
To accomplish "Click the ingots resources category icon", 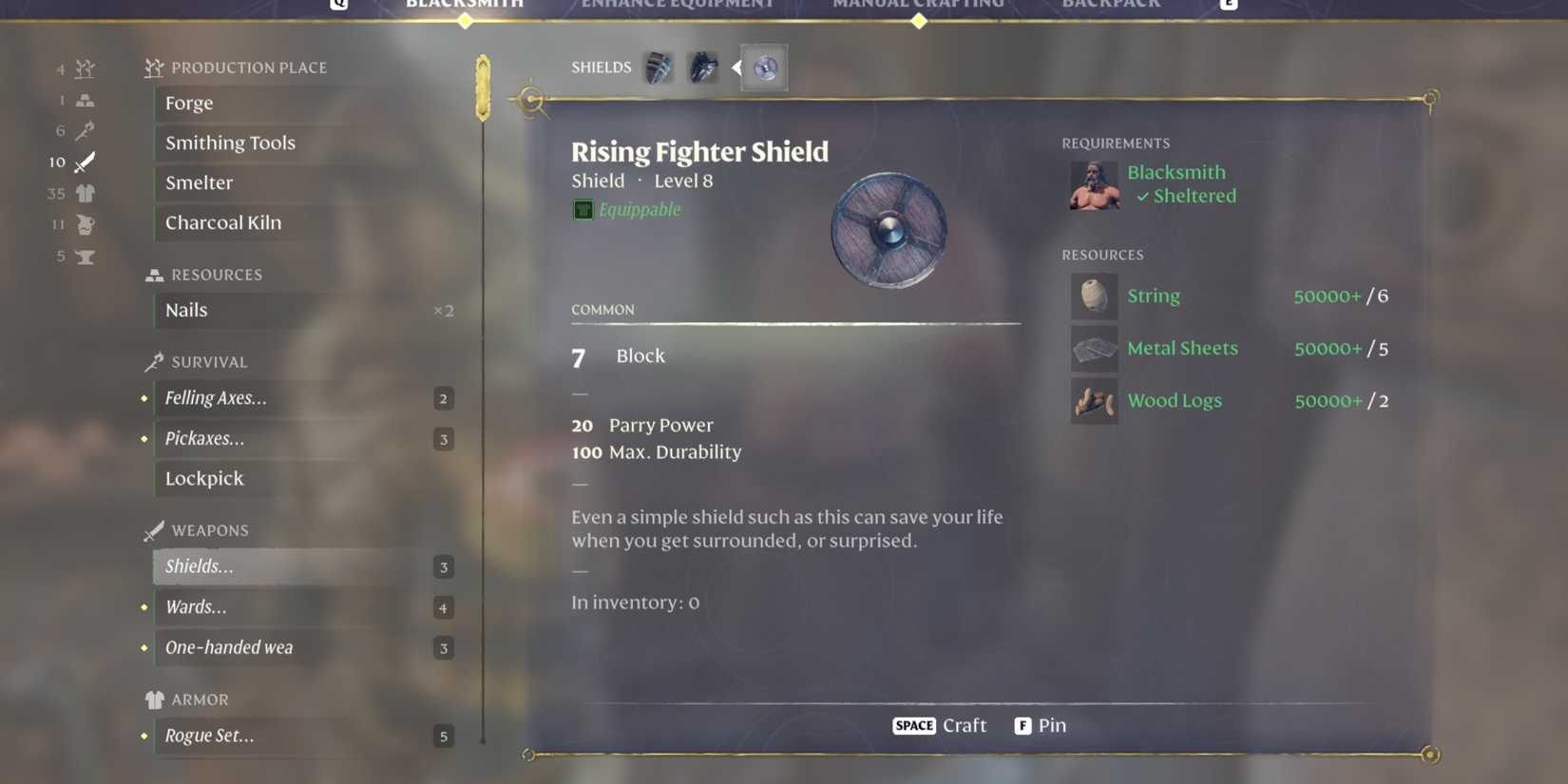I will pyautogui.click(x=85, y=100).
